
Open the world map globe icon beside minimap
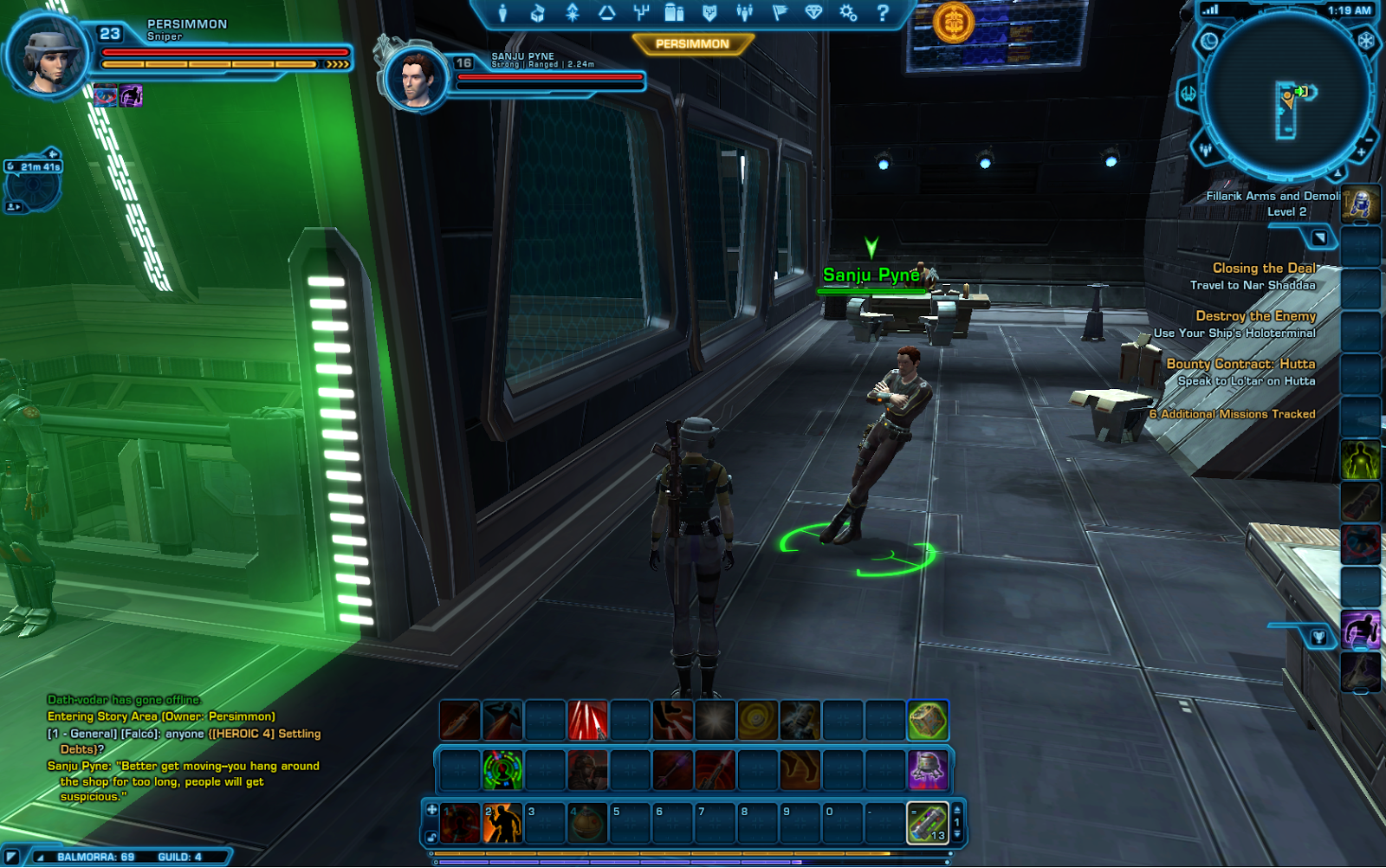click(1209, 41)
